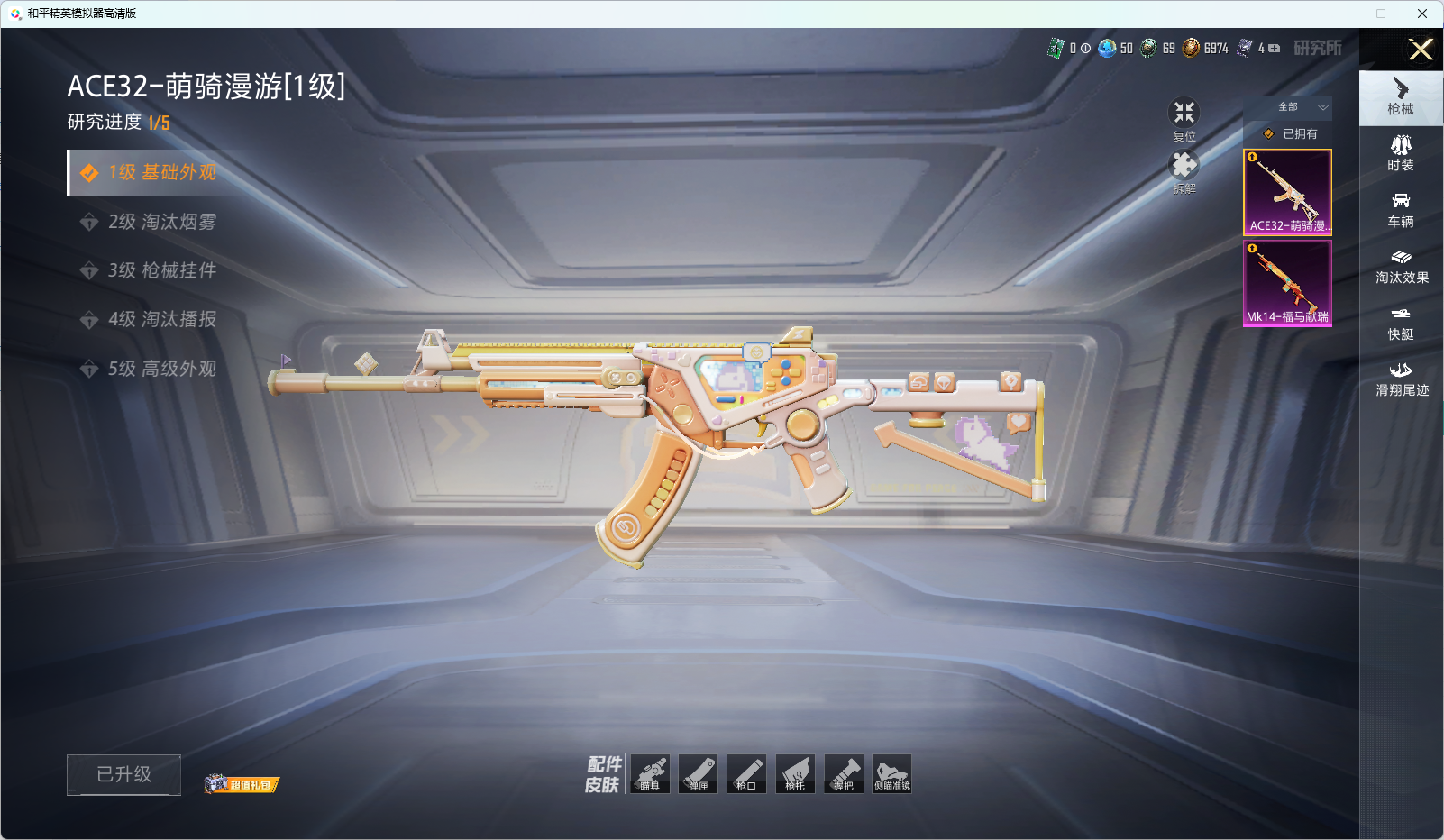Select the 瞄具 scope attachment skin slot
The width and height of the screenshot is (1444, 840).
(x=650, y=774)
